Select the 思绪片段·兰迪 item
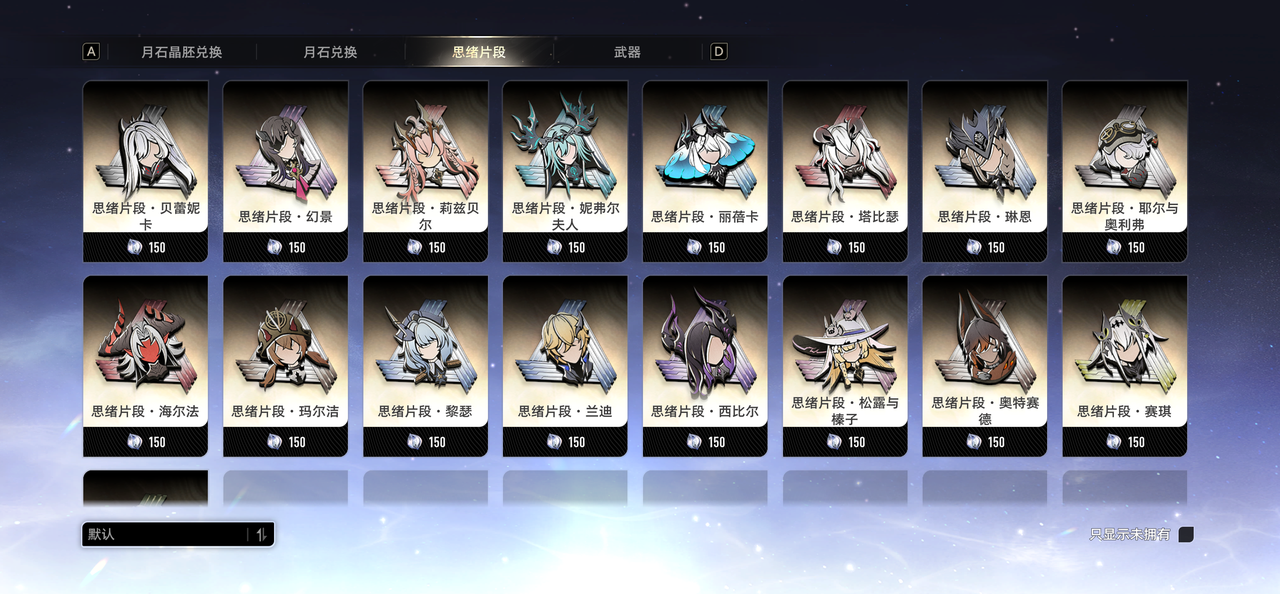The height and width of the screenshot is (594, 1280). click(x=566, y=365)
